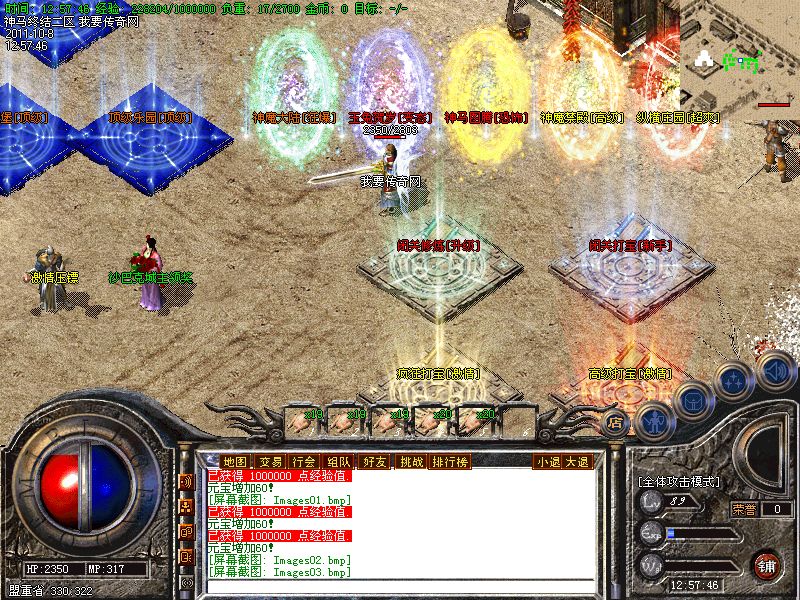The width and height of the screenshot is (800, 600).
Task: Open the skills sparkle icon
Action: click(x=733, y=380)
